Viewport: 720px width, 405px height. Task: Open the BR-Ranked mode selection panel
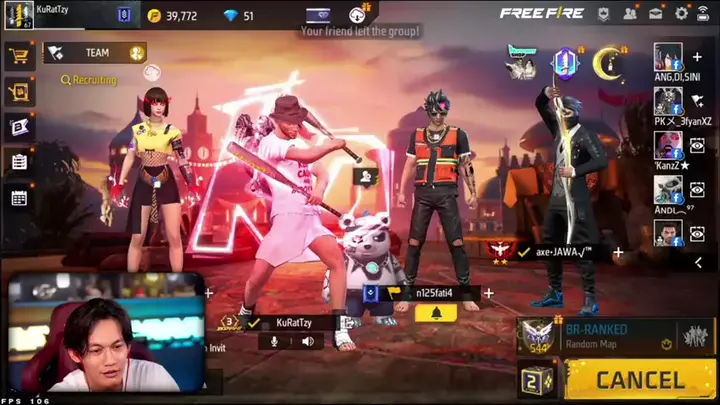click(612, 336)
